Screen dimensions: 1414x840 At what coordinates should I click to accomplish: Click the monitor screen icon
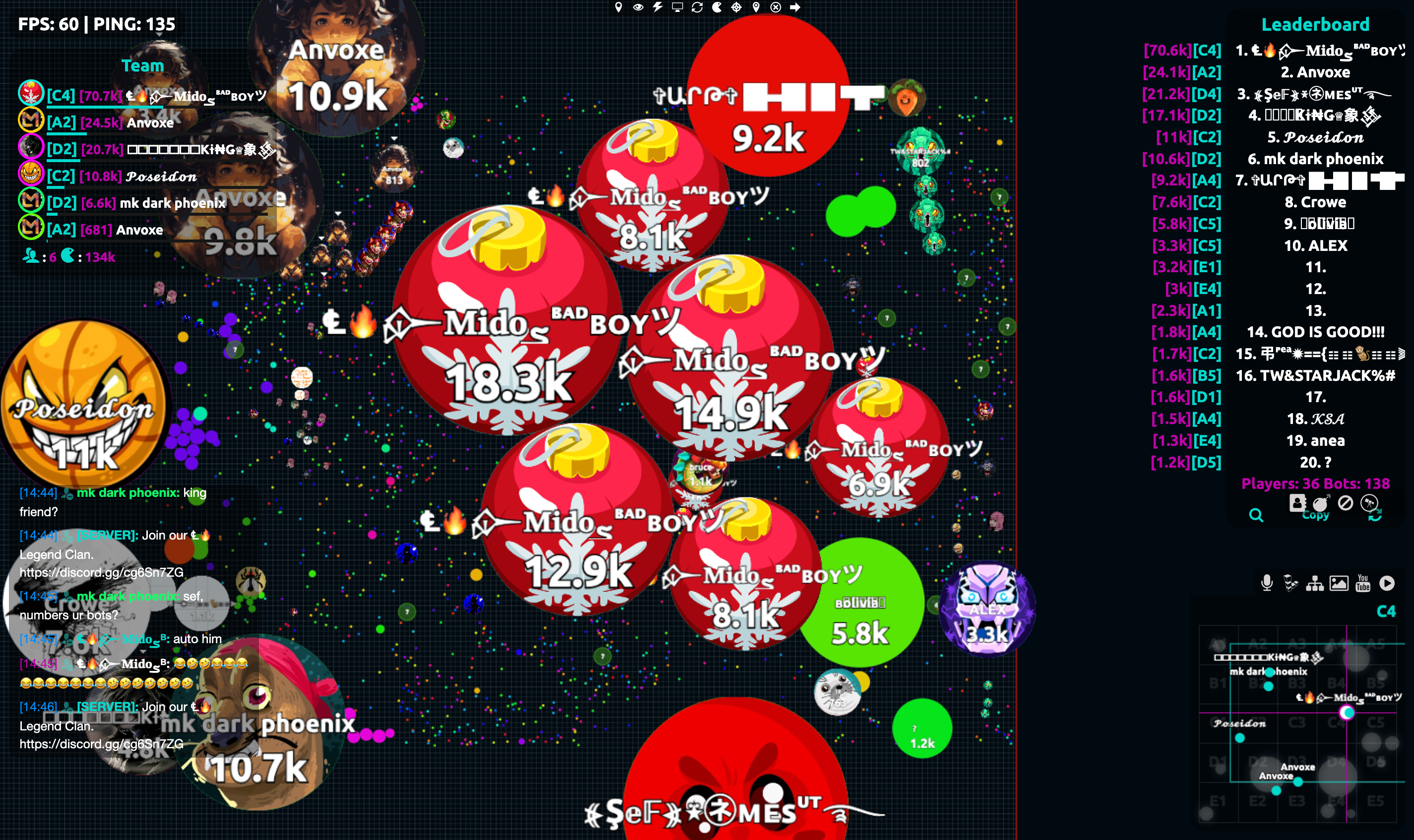click(677, 7)
